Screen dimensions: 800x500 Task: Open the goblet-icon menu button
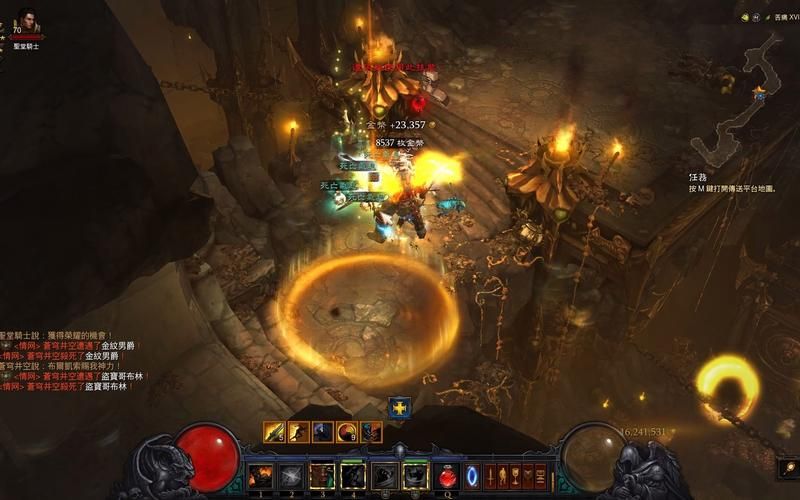[516, 477]
